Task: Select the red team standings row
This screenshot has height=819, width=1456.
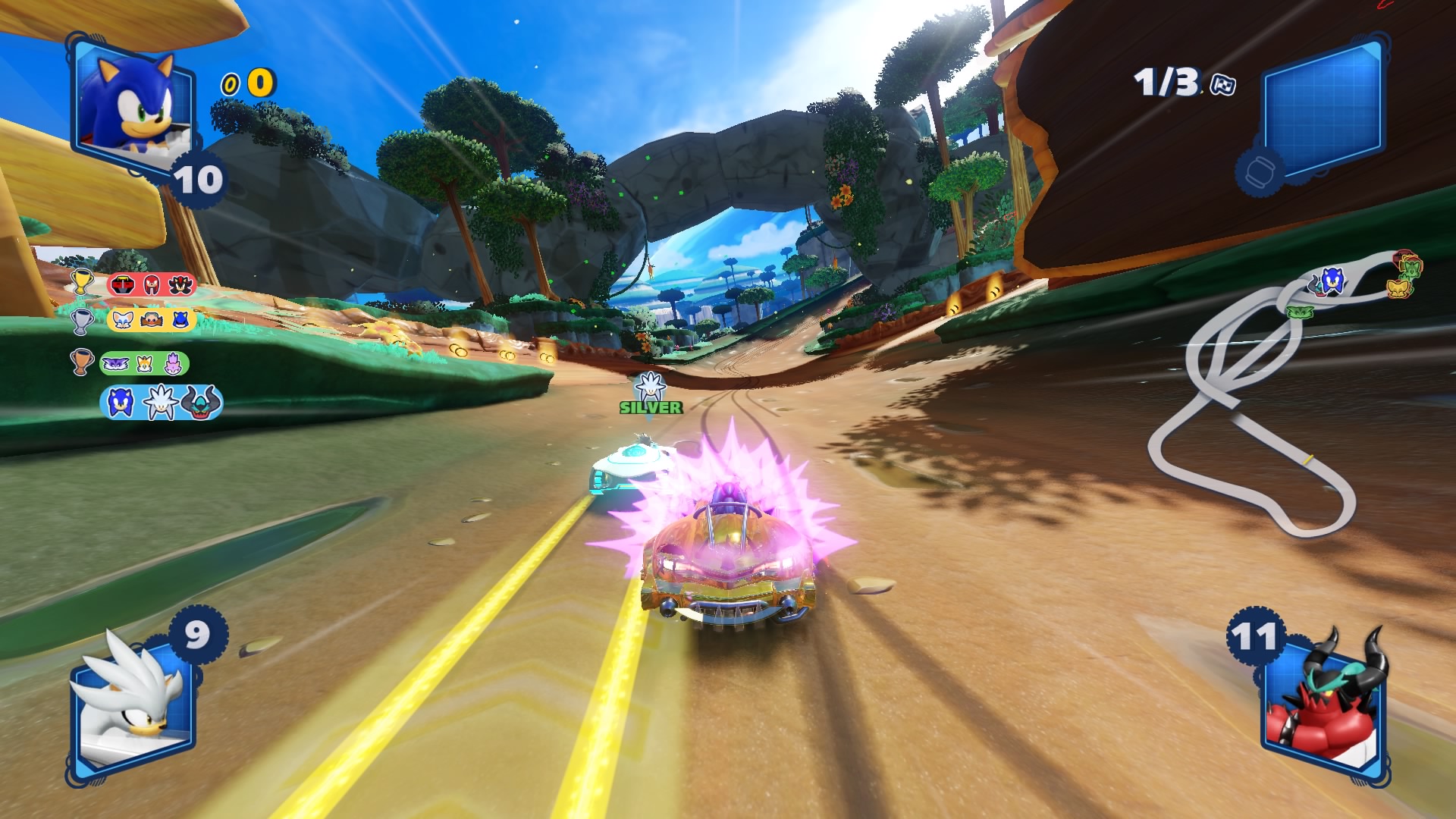Action: 152,284
